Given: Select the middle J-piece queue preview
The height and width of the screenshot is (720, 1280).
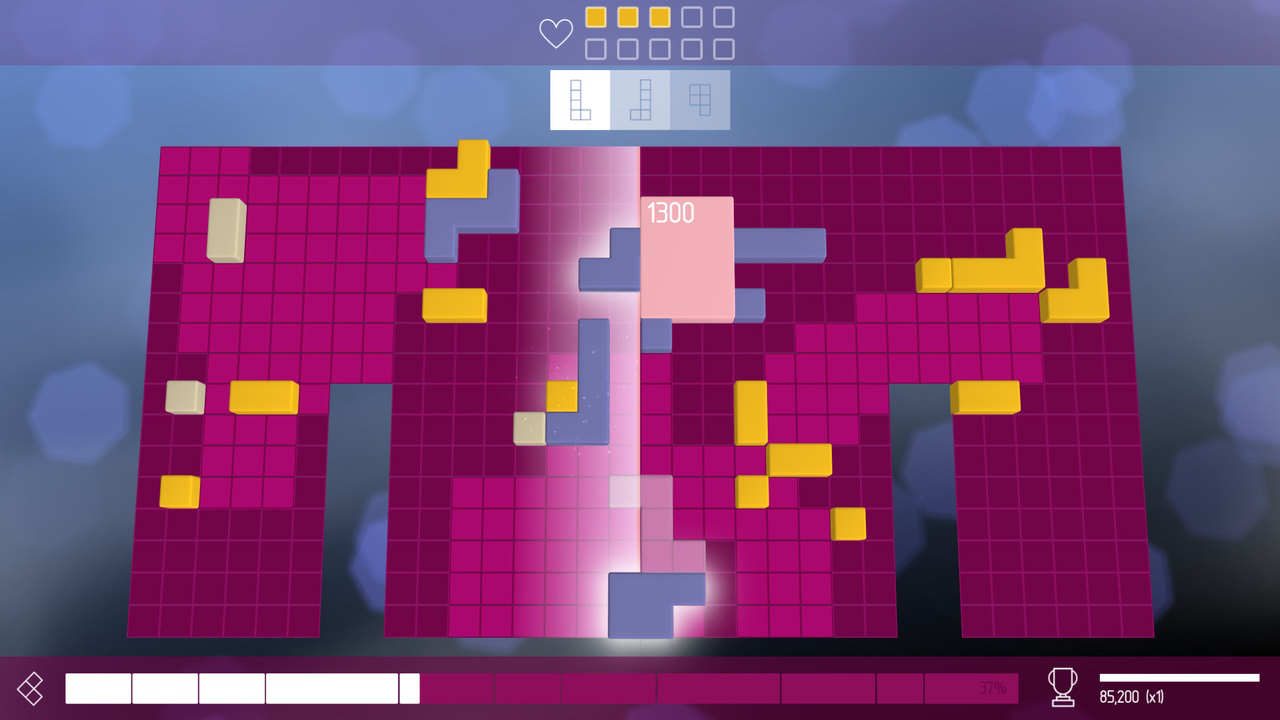Looking at the screenshot, I should (641, 100).
